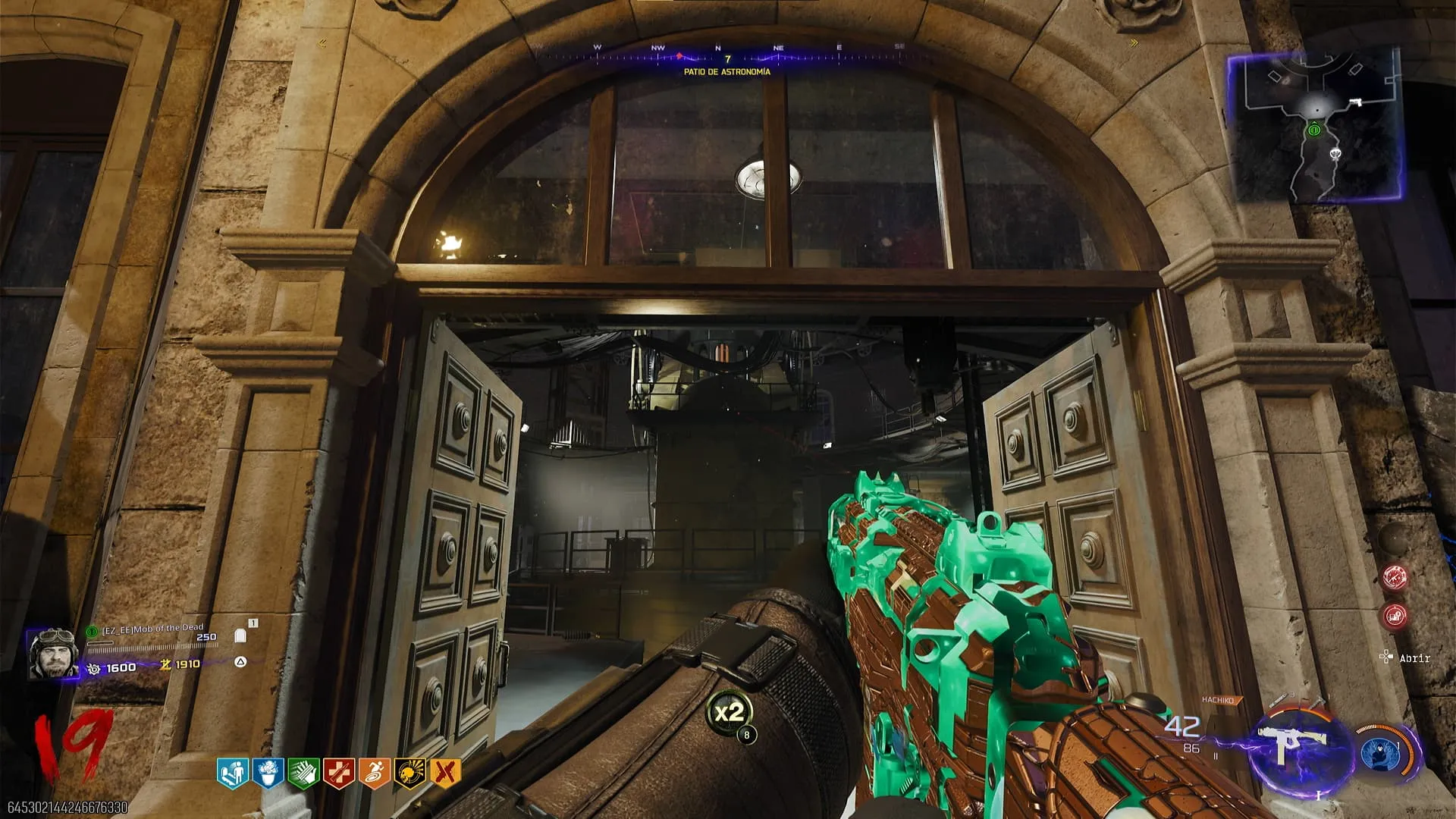1456x819 pixels.
Task: Click the minimap in the corner
Action: coord(1315,127)
